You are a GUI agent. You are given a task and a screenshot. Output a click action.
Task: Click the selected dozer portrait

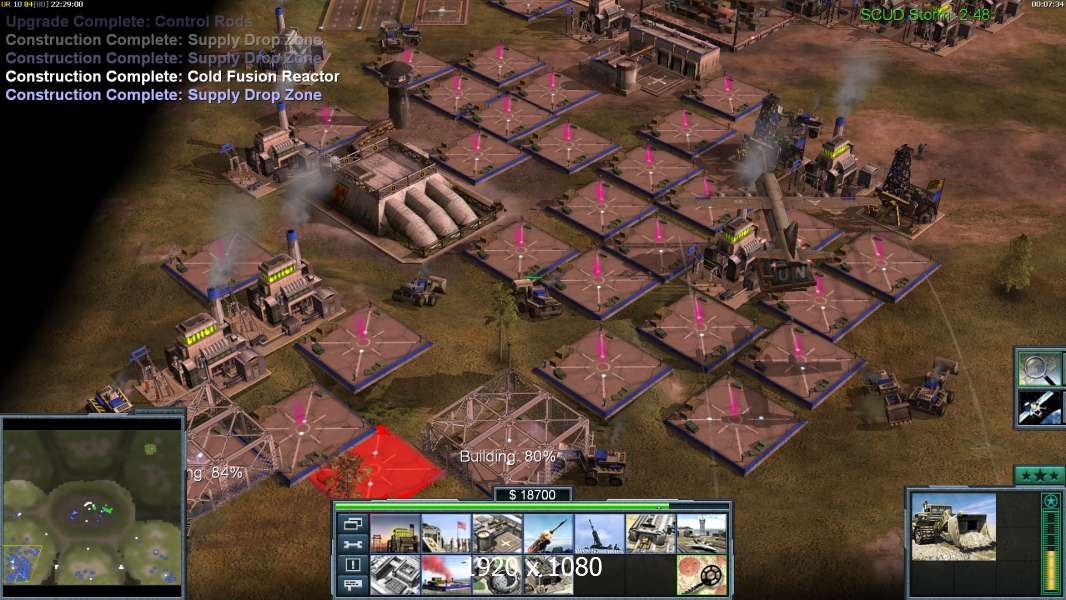point(953,526)
